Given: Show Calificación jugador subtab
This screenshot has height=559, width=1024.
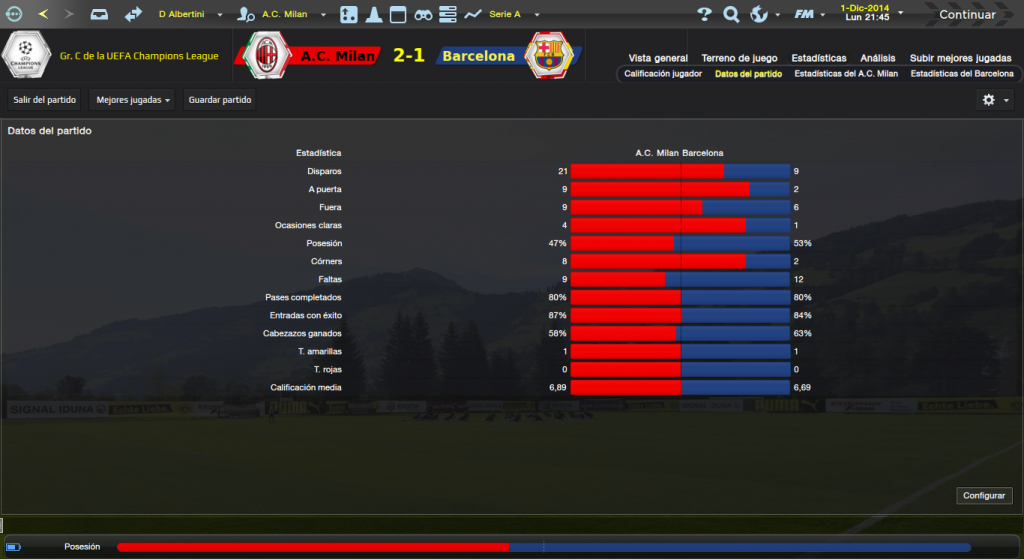Looking at the screenshot, I should (x=663, y=74).
